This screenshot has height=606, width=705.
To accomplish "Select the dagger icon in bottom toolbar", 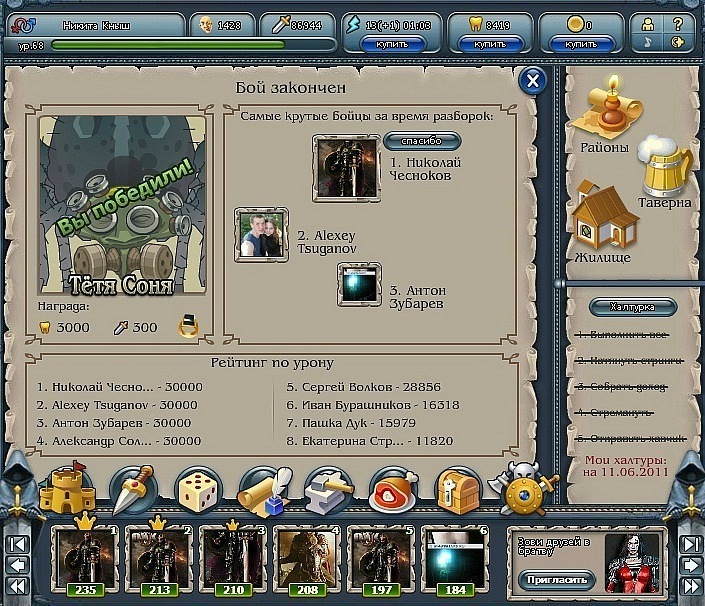I will (133, 490).
